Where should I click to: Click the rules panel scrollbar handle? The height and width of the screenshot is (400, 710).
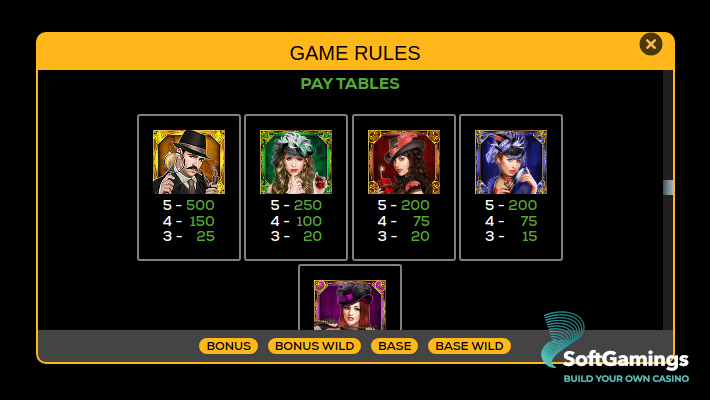[668, 187]
